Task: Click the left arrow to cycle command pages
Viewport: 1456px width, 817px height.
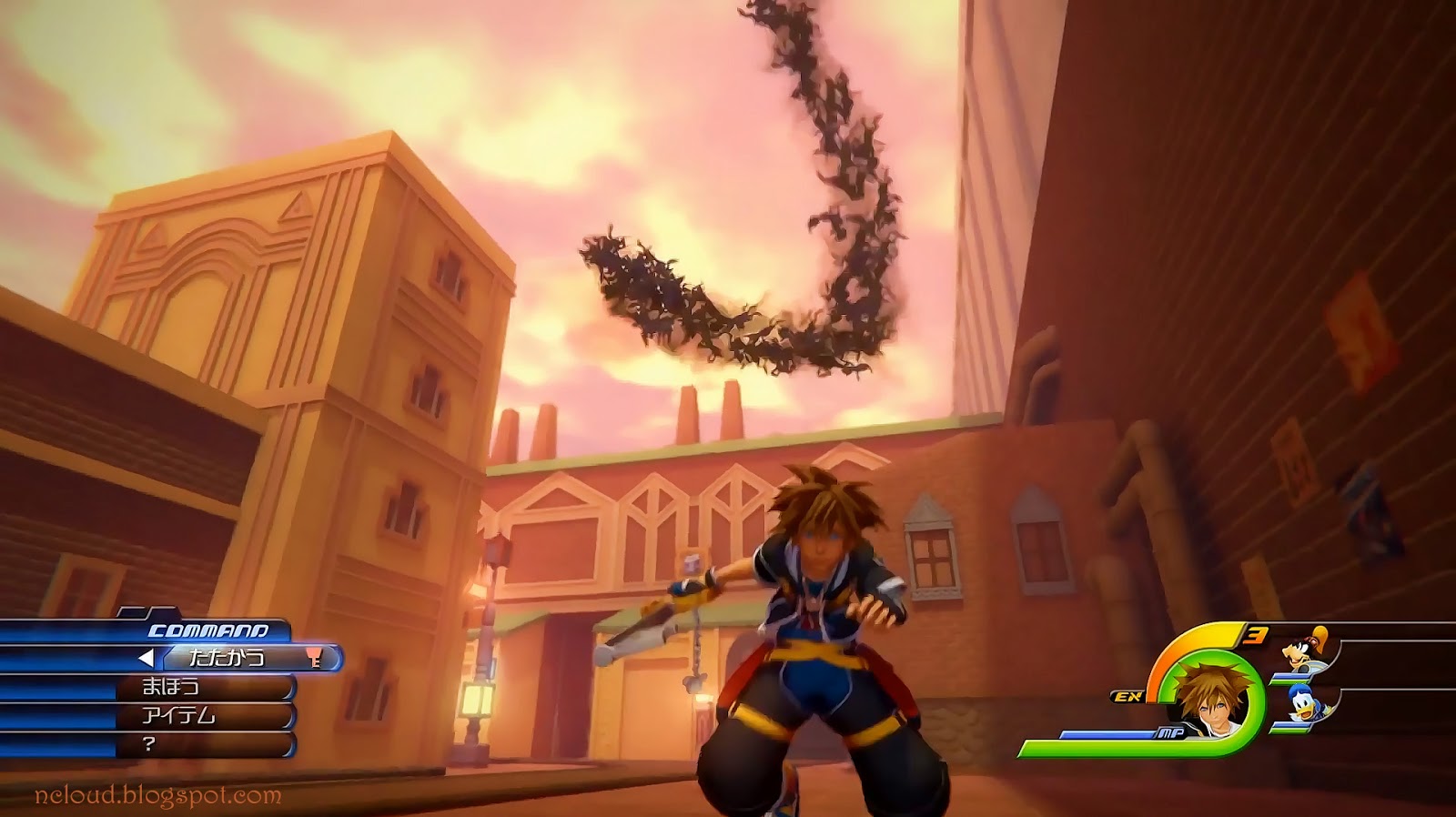Action: 147,657
